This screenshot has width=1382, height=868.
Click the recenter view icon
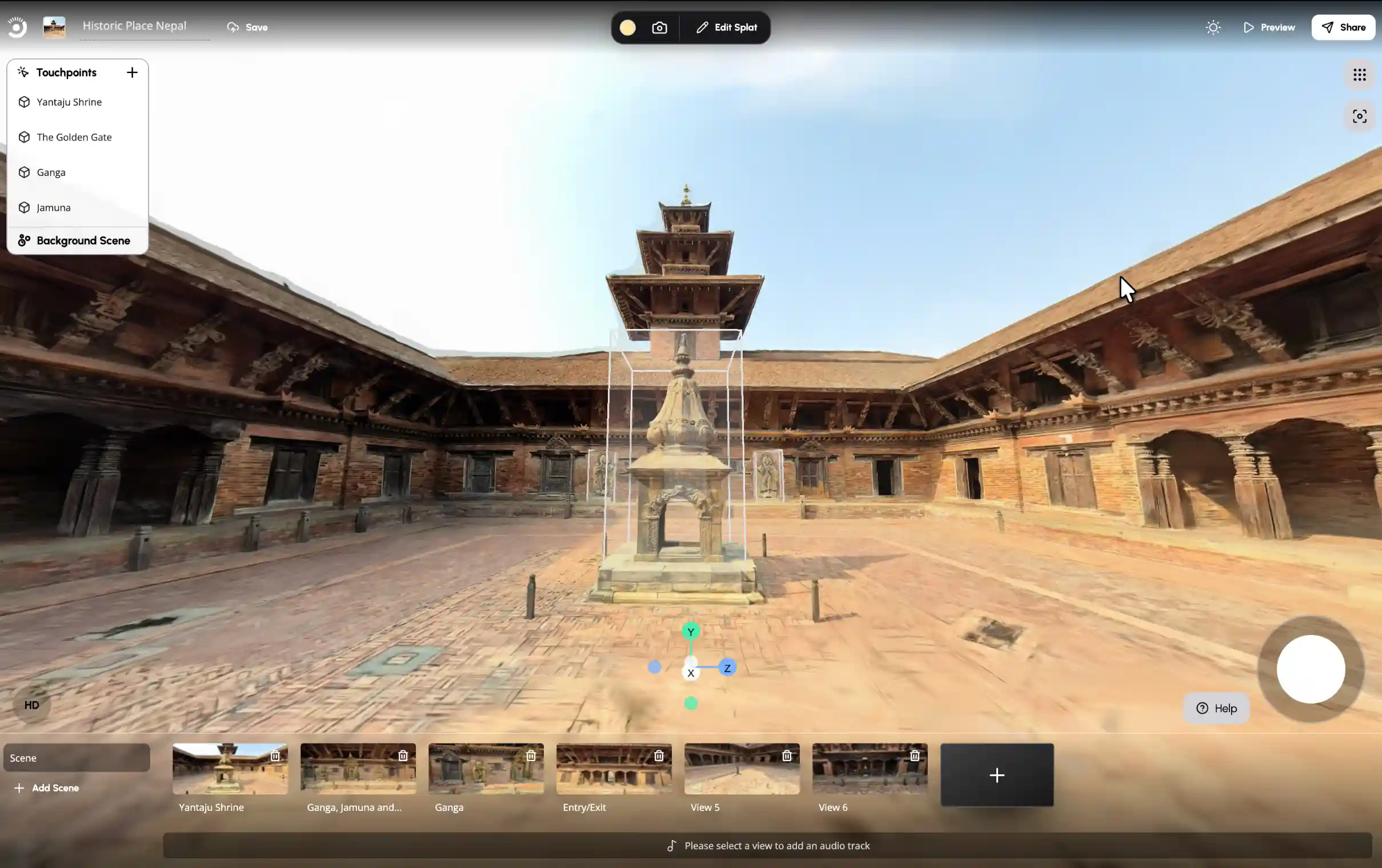[1360, 115]
